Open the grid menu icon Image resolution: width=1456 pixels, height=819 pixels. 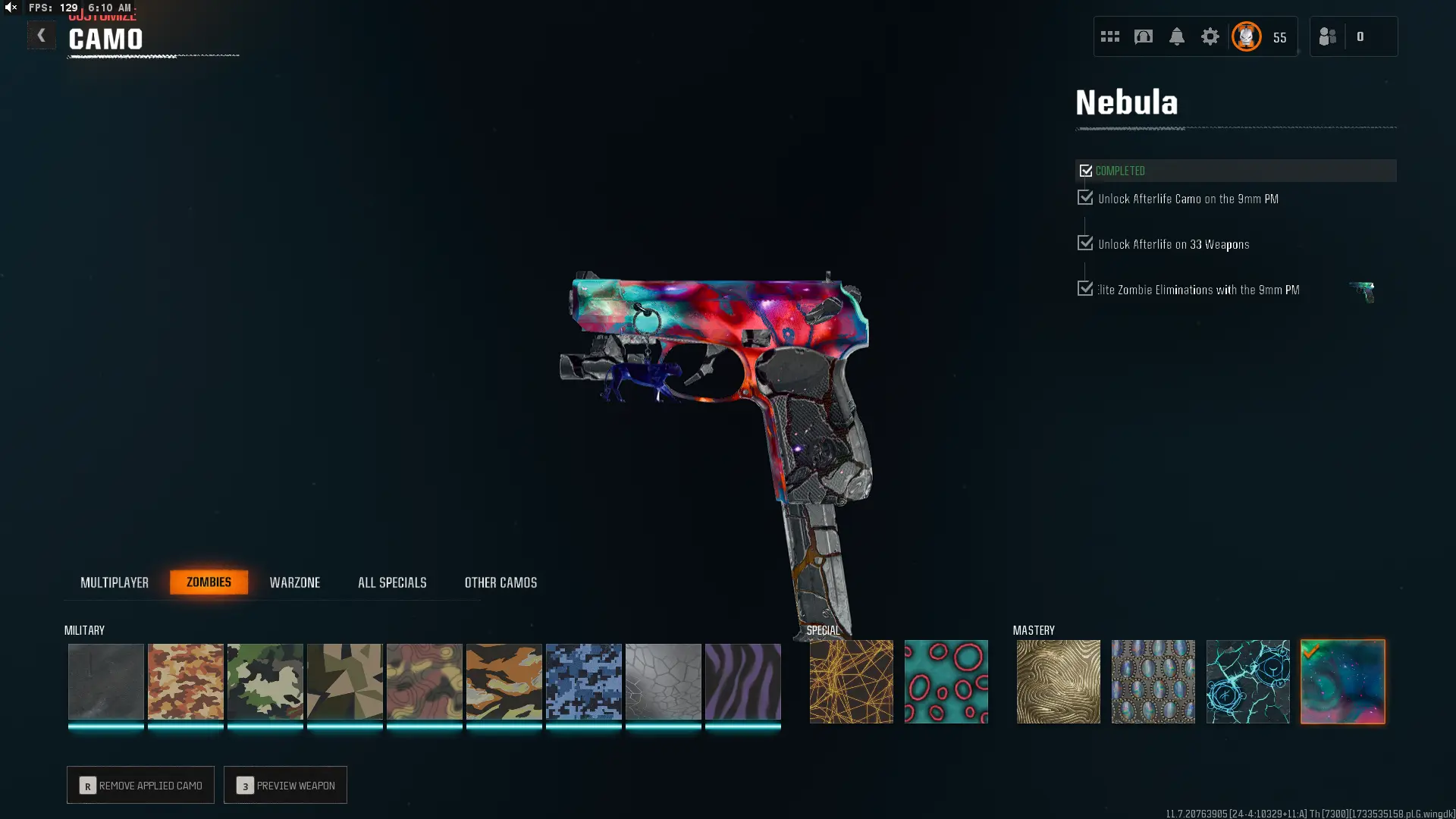pos(1109,36)
